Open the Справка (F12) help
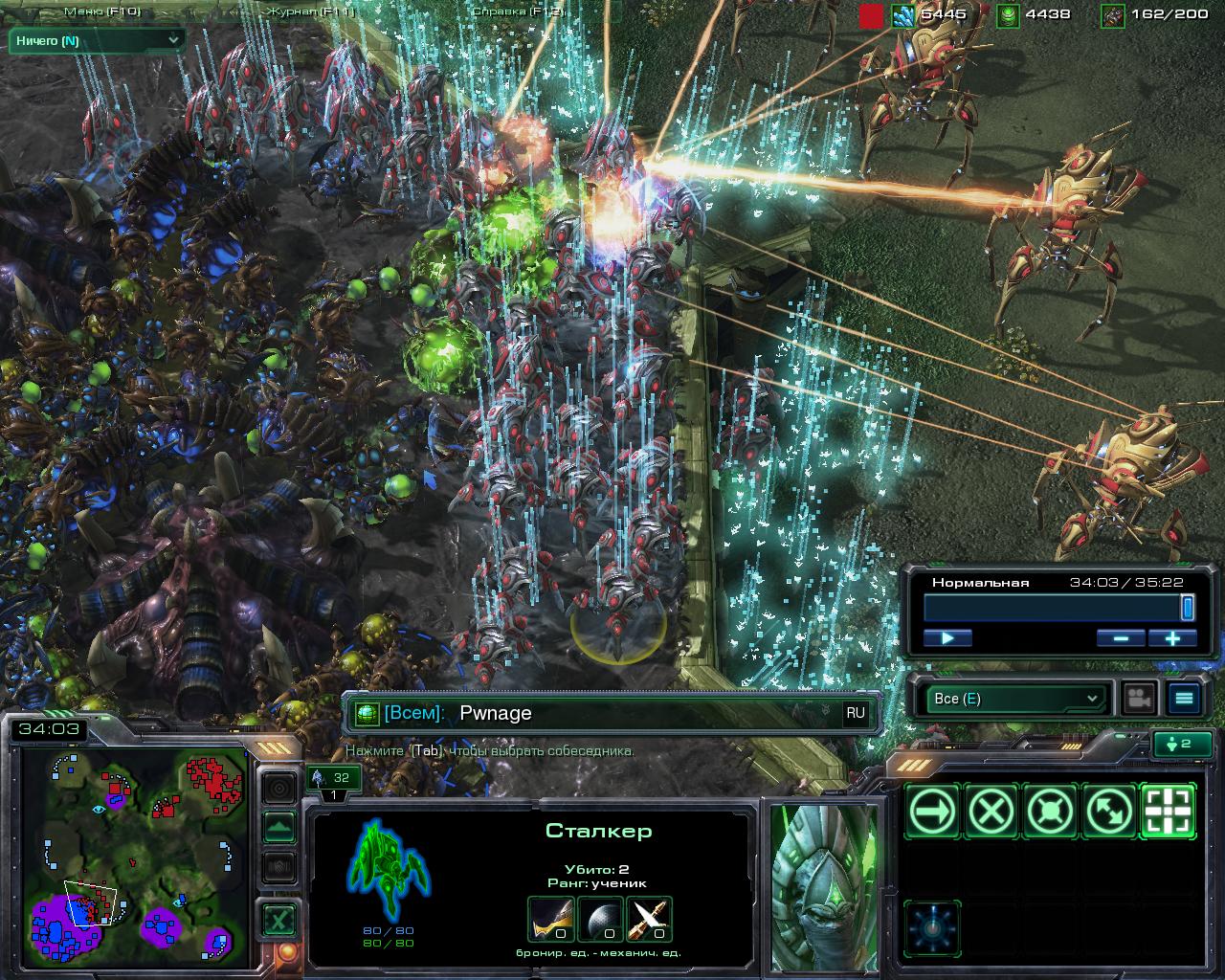1225x980 pixels. [518, 12]
